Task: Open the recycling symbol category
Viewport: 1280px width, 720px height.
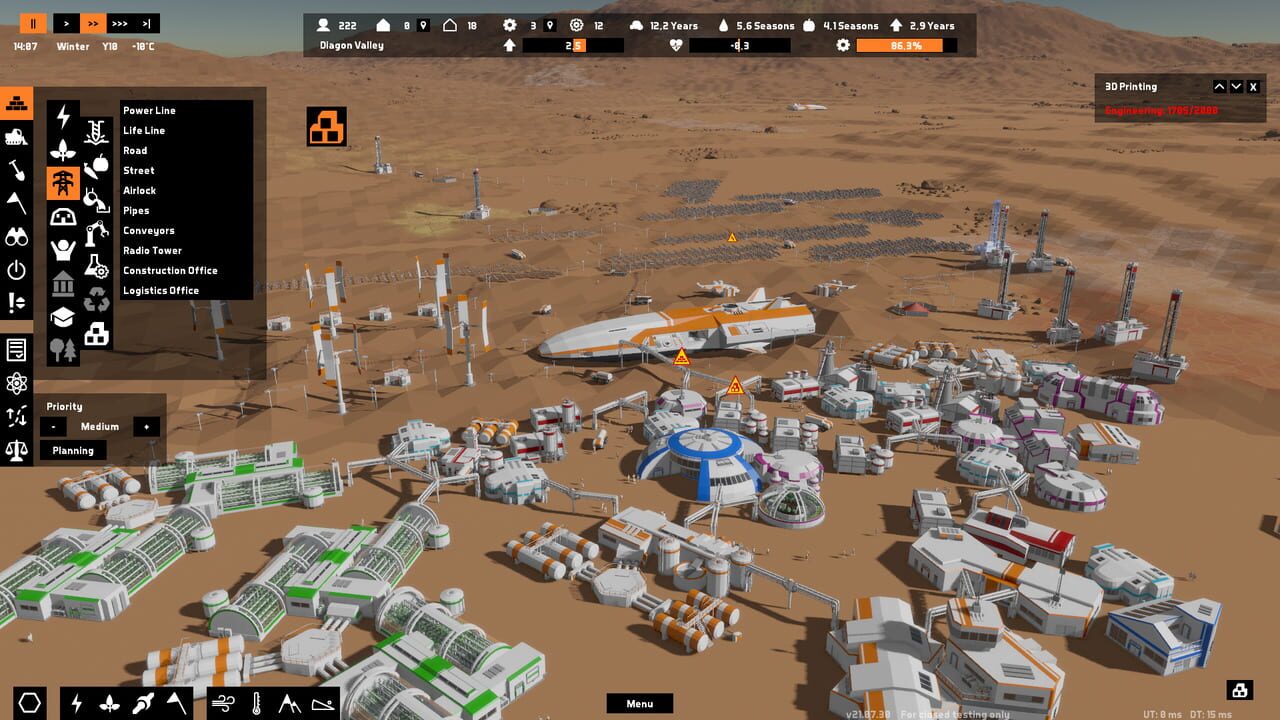Action: coord(97,299)
